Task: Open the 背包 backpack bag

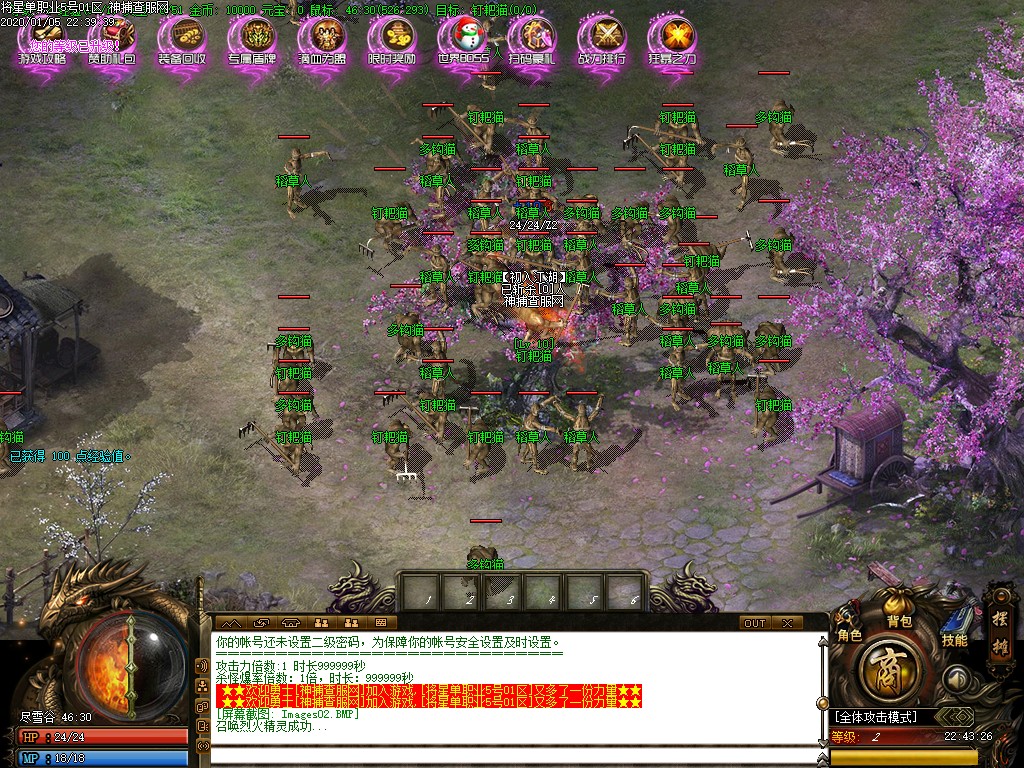Action: tap(900, 610)
